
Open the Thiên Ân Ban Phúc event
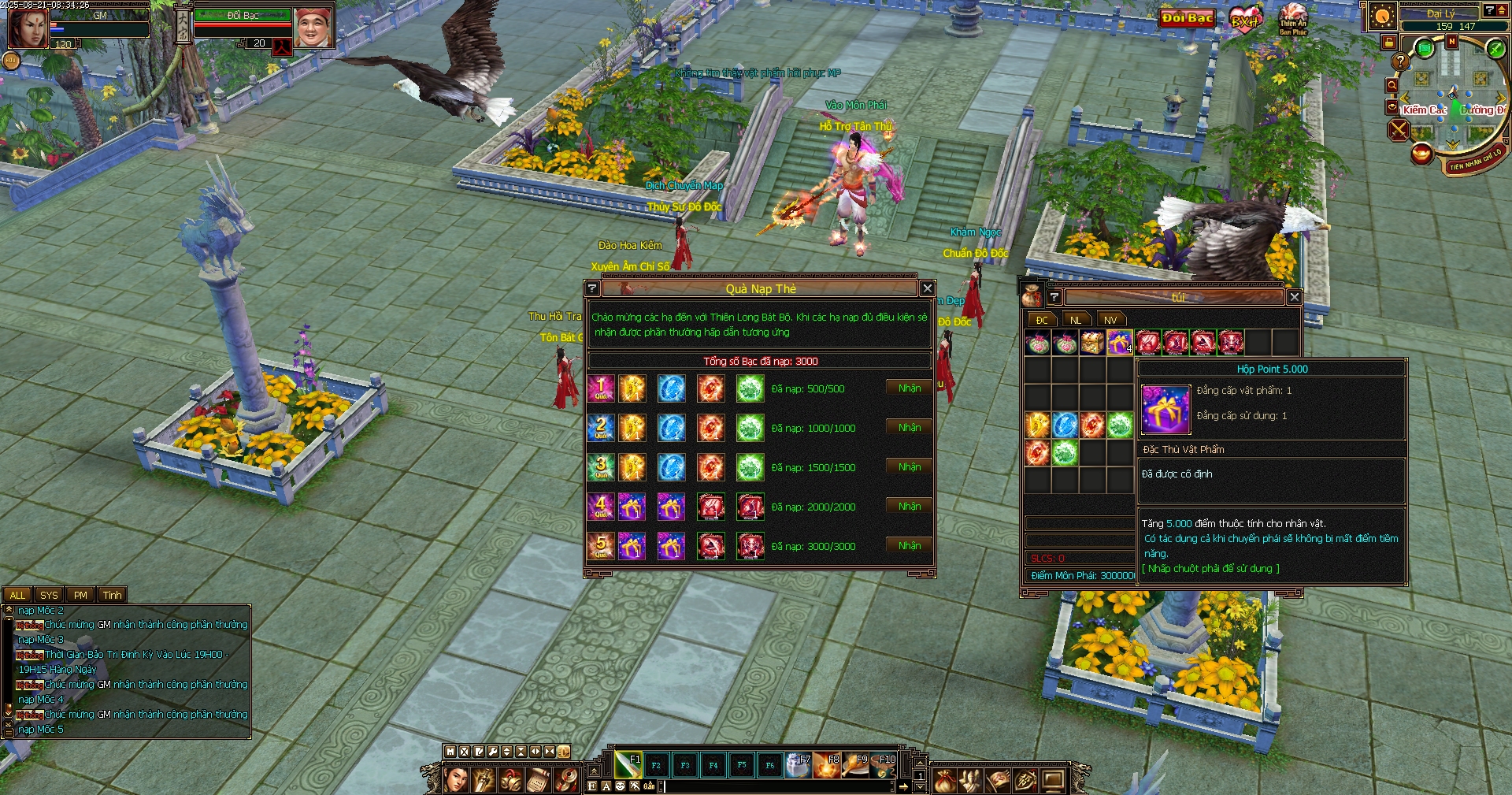[1292, 19]
